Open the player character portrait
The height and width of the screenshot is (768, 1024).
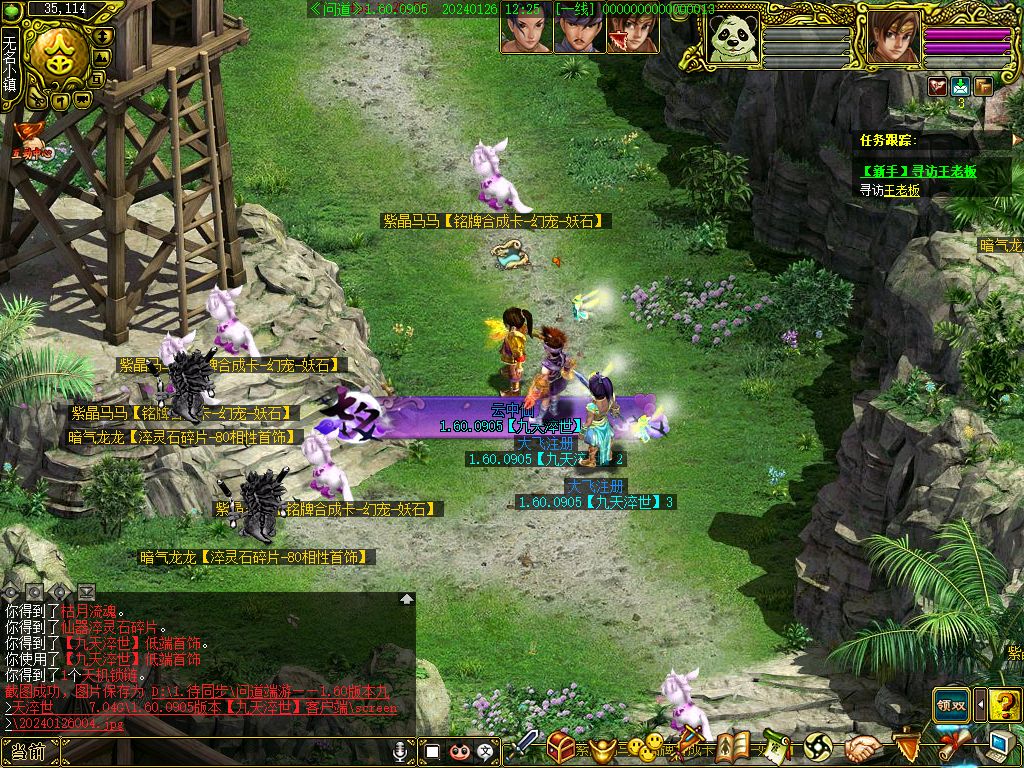(891, 40)
